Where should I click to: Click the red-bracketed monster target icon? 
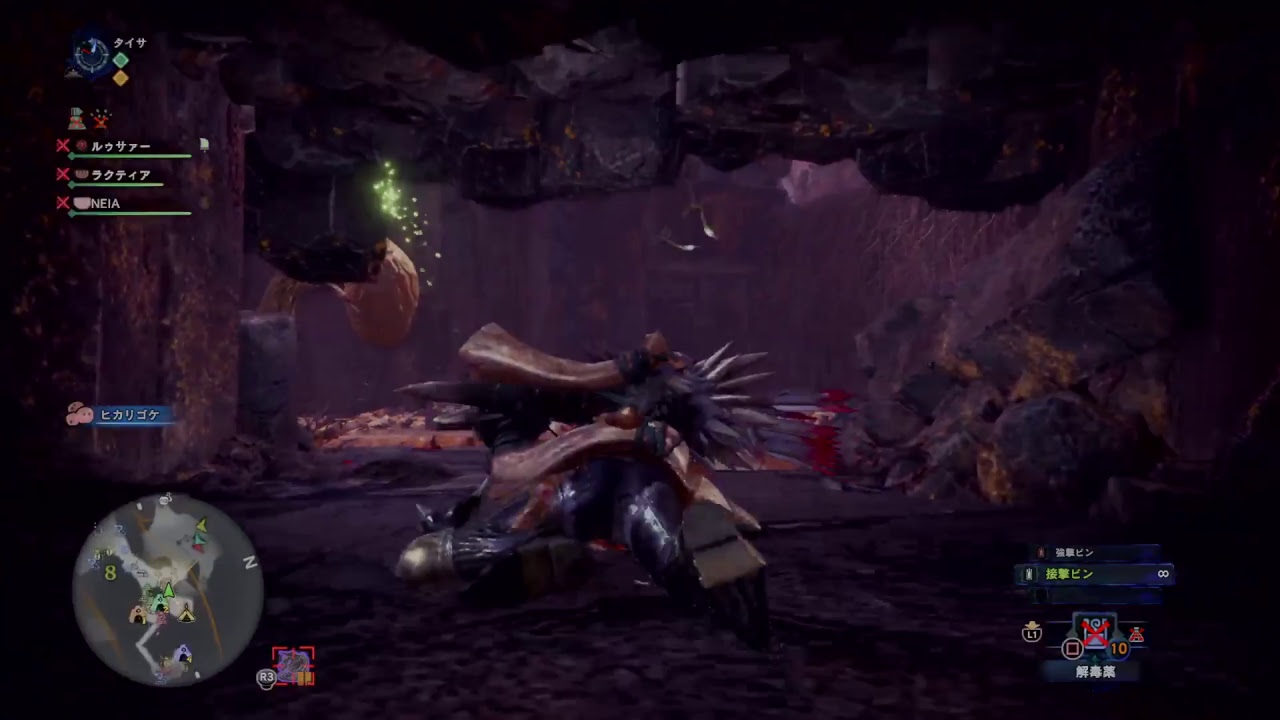click(x=293, y=665)
